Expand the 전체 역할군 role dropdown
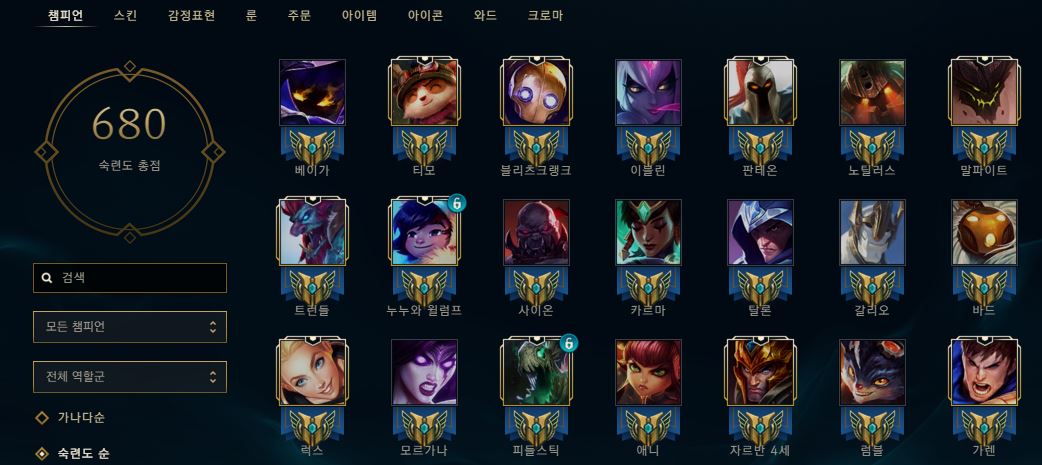Image resolution: width=1042 pixels, height=465 pixels. click(130, 377)
